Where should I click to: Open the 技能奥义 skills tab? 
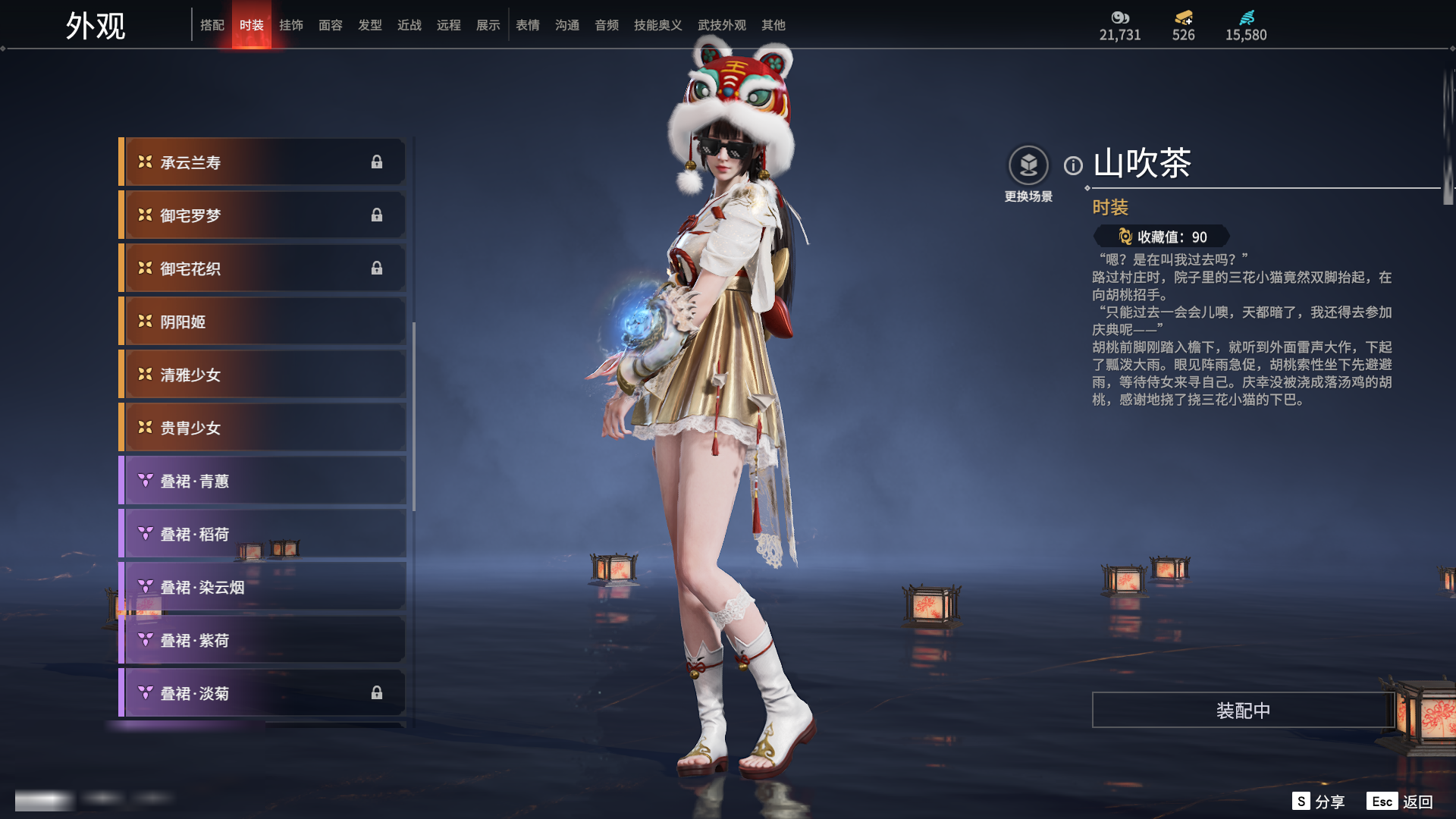tap(658, 25)
